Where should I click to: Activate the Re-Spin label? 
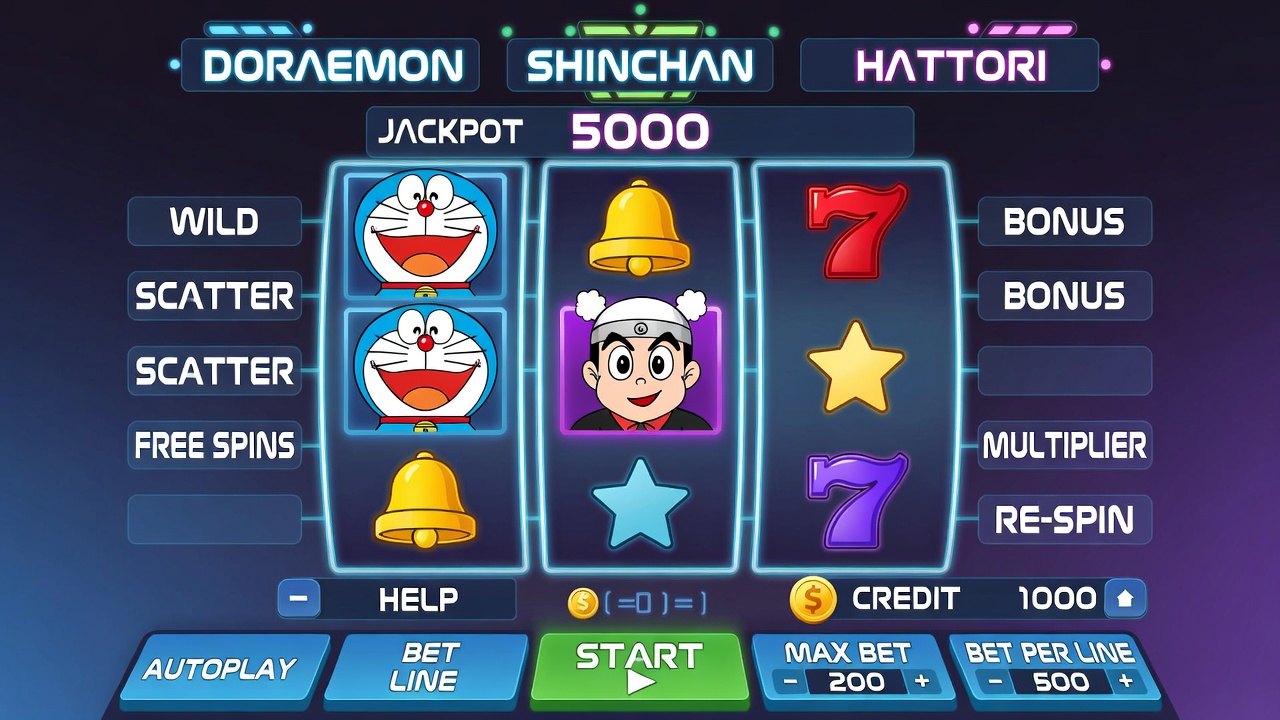click(x=1064, y=520)
